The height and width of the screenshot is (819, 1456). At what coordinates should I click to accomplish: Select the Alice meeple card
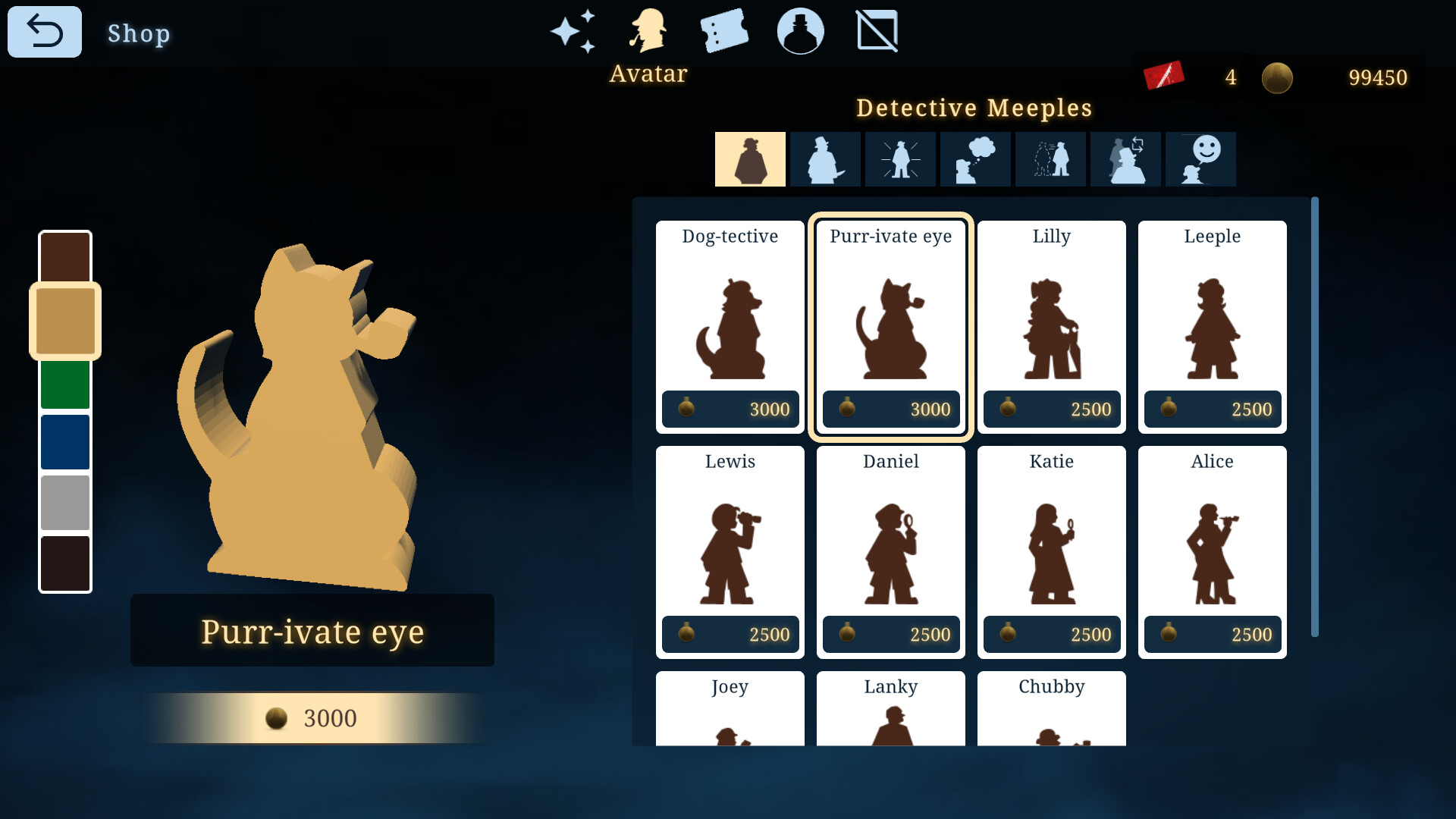tap(1212, 551)
